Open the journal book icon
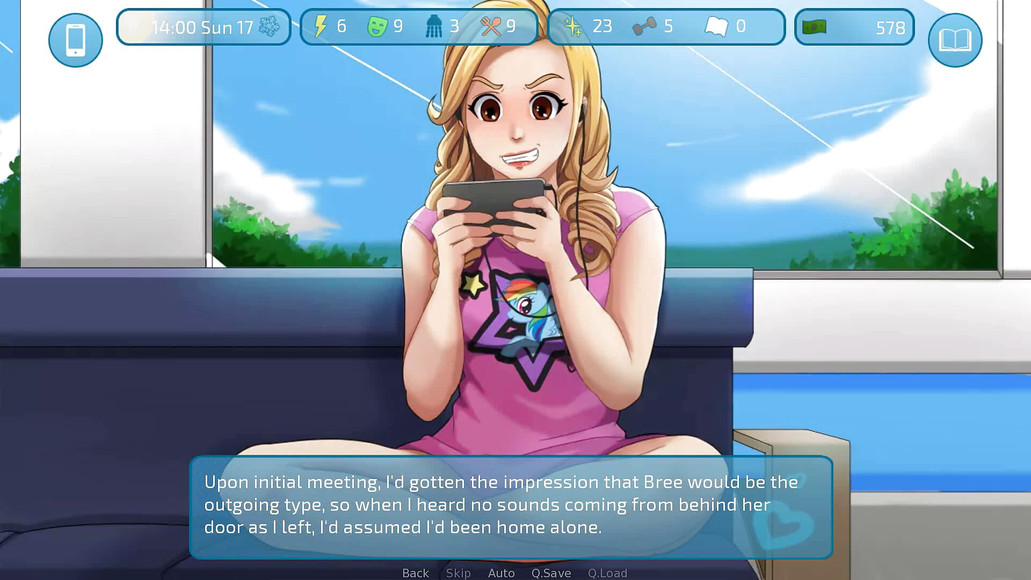Screen dimensions: 1031x580 [x=954, y=40]
